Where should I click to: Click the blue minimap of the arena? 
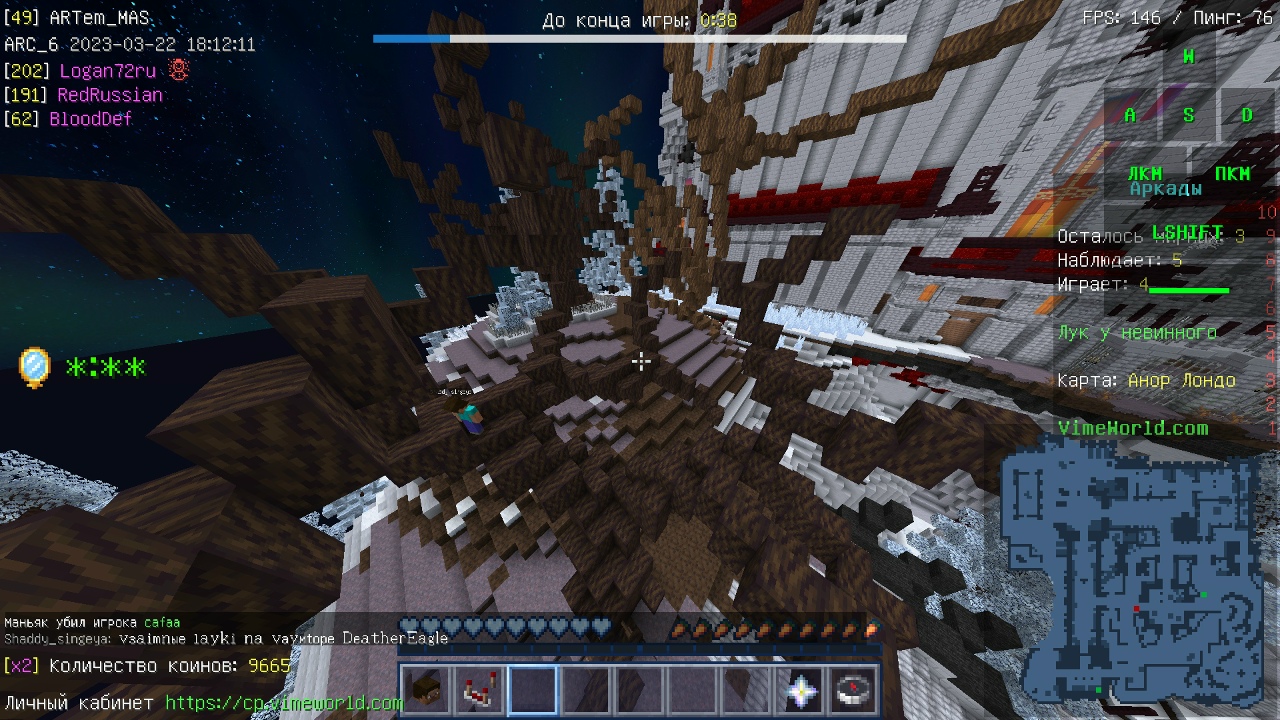(1130, 578)
